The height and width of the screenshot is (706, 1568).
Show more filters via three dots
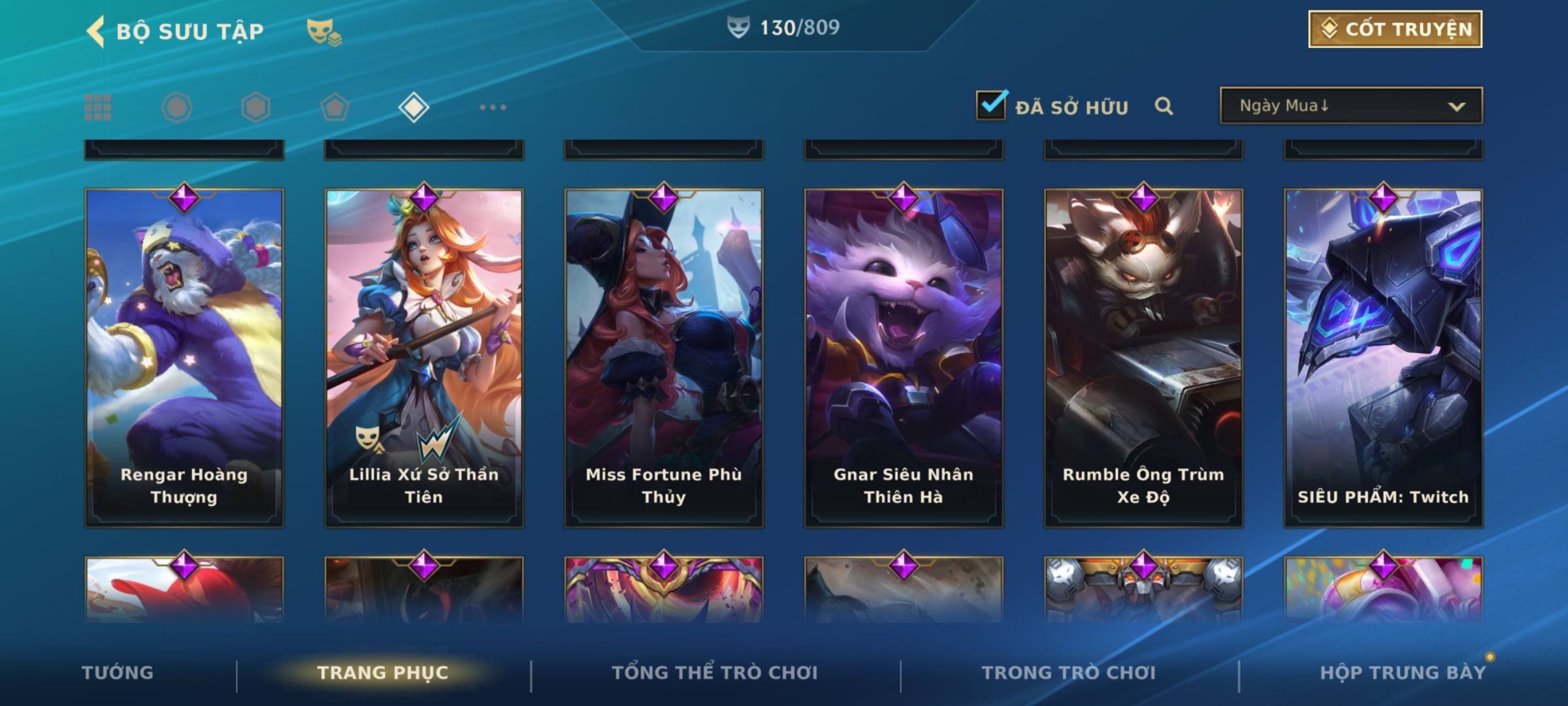[x=493, y=107]
